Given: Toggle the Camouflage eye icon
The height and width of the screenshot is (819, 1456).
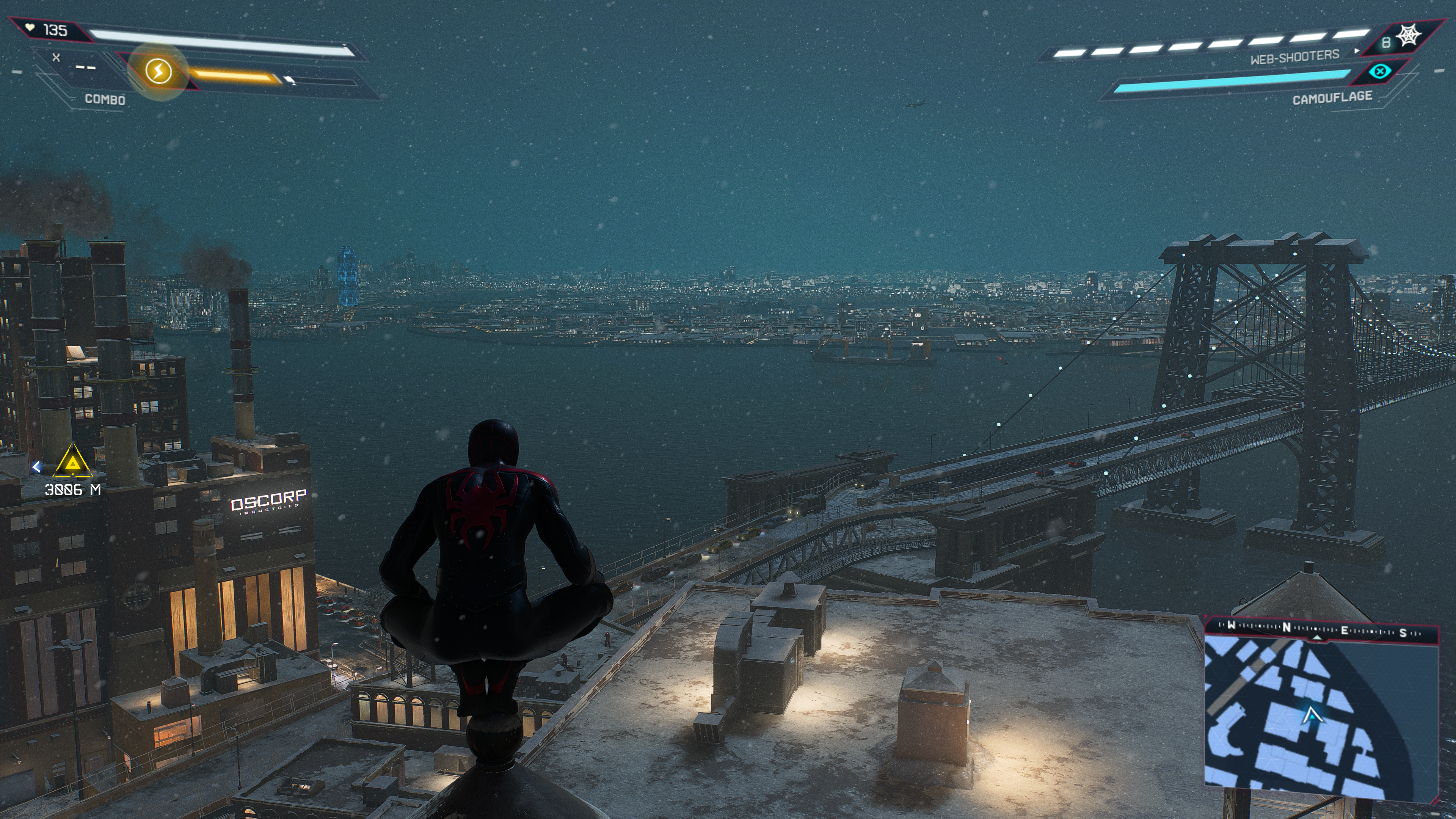Looking at the screenshot, I should tap(1380, 71).
